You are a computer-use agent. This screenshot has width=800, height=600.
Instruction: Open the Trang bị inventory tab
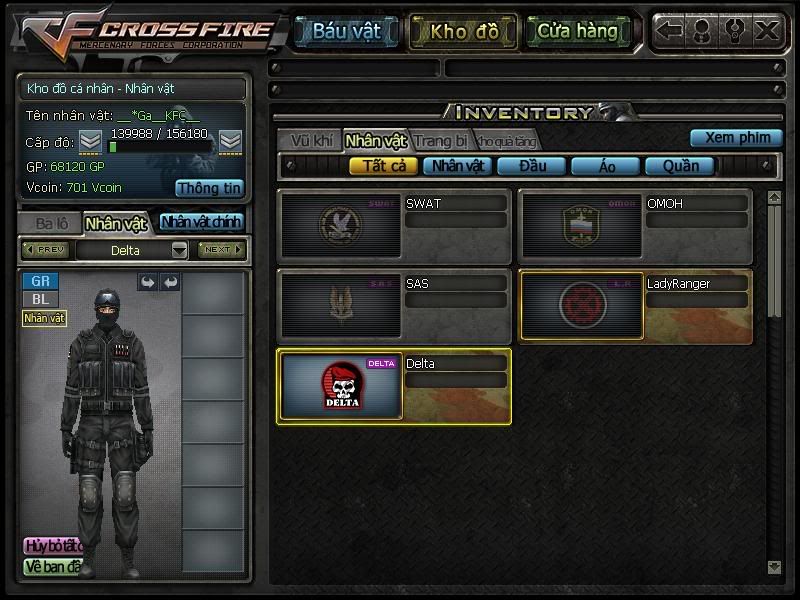(440, 140)
